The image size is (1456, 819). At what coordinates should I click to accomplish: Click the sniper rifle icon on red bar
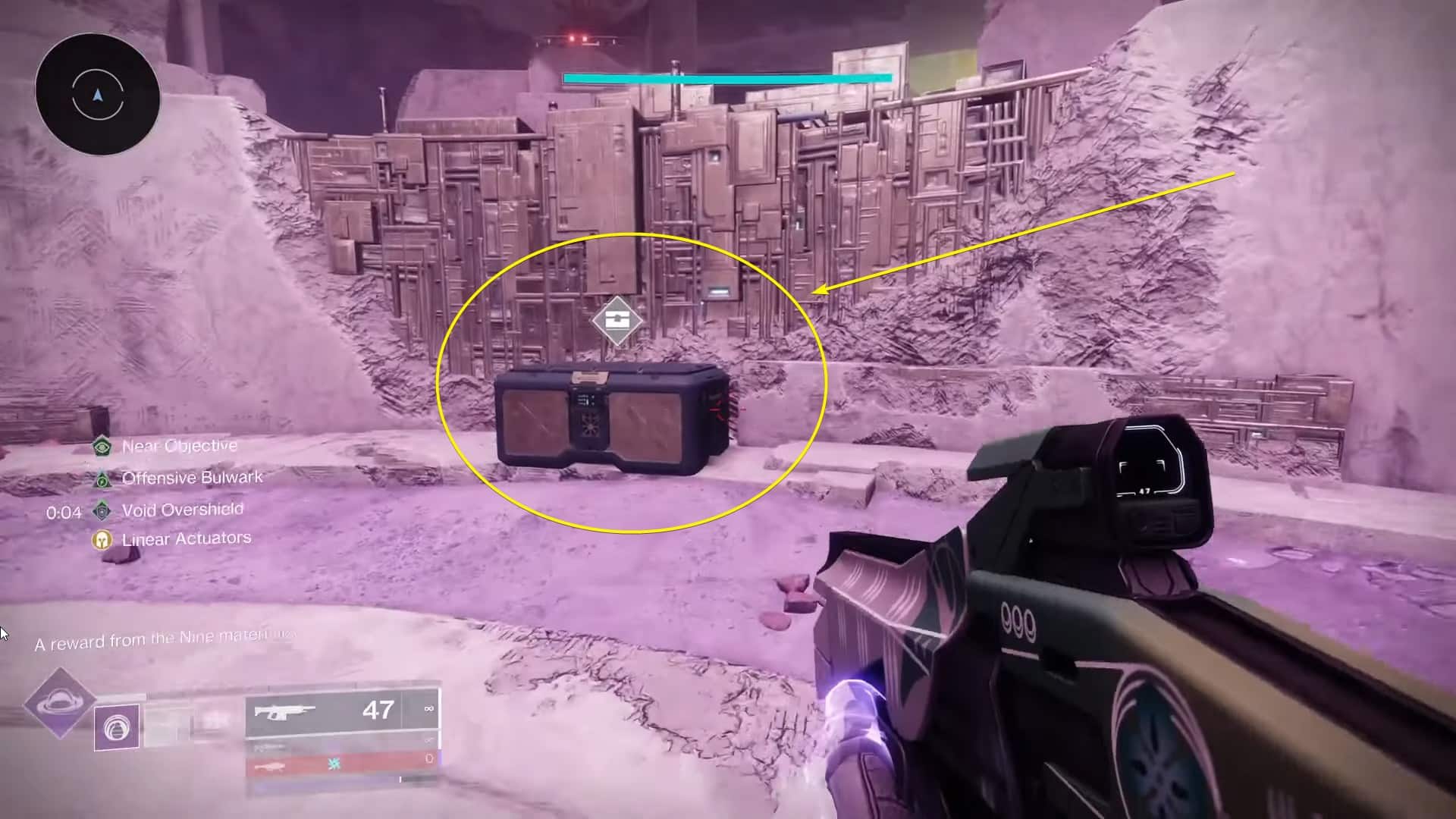[271, 766]
